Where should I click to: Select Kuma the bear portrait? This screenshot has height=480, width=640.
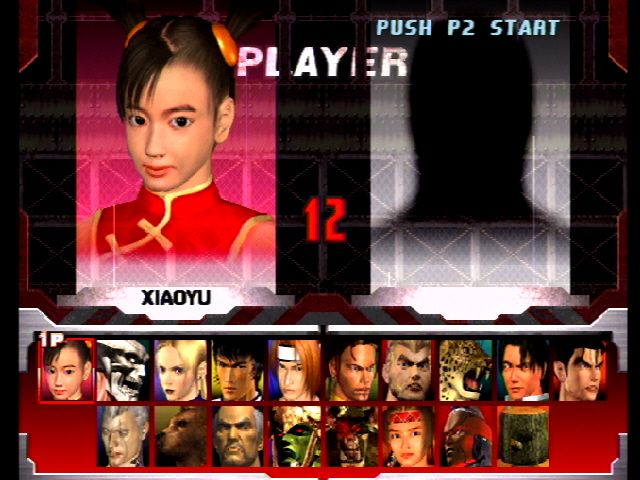point(181,435)
